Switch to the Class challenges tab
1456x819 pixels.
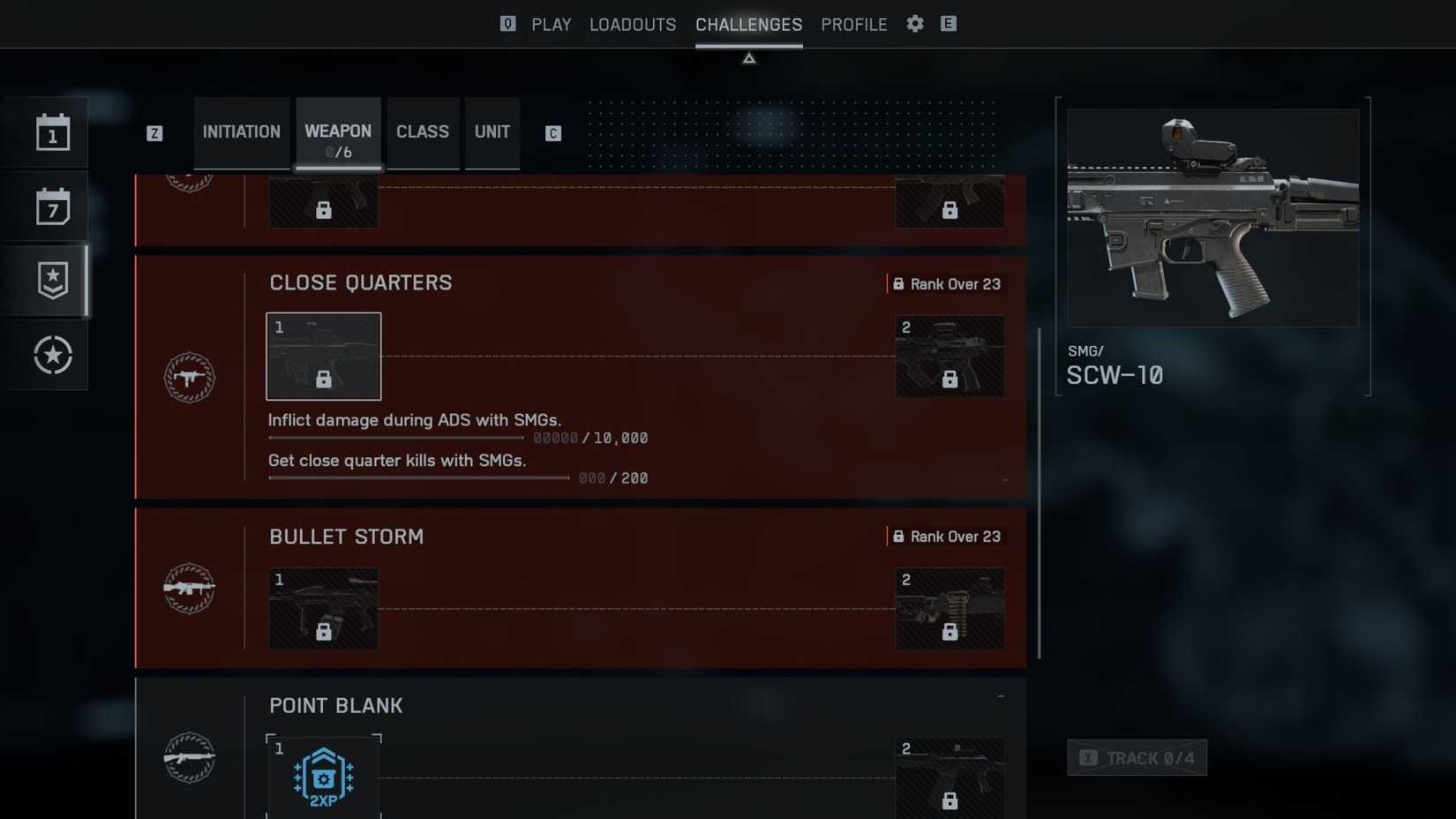423,132
